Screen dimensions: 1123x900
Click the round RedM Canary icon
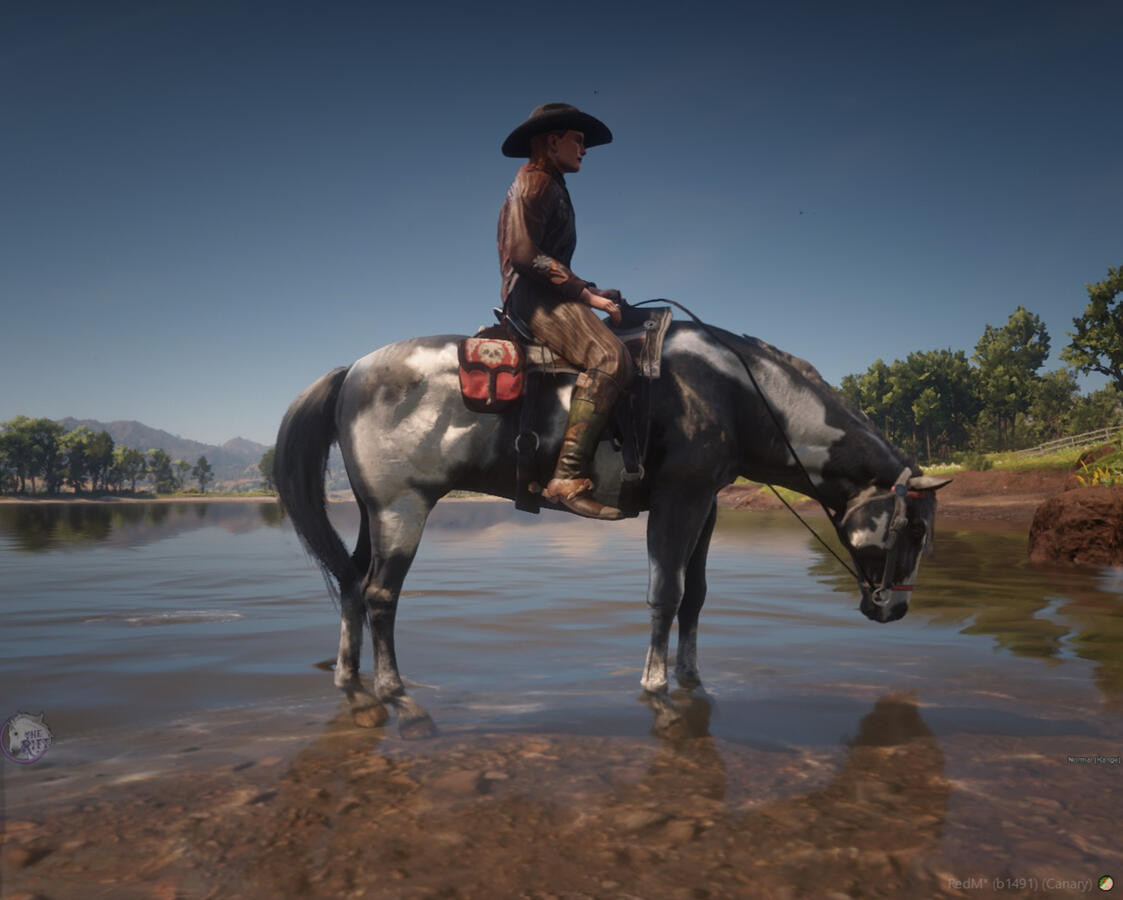coord(1105,883)
